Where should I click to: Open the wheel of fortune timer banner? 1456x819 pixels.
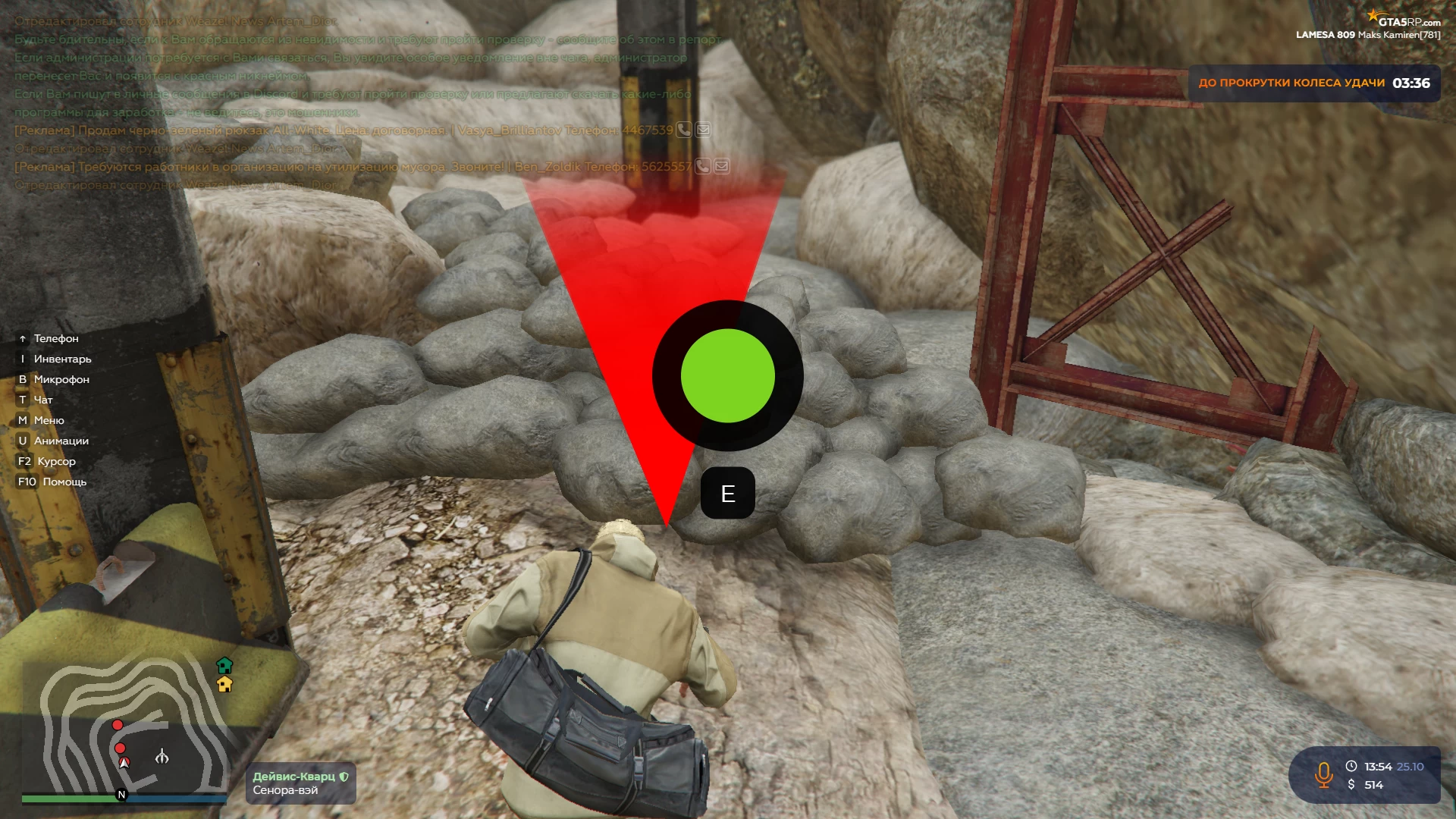1313,83
